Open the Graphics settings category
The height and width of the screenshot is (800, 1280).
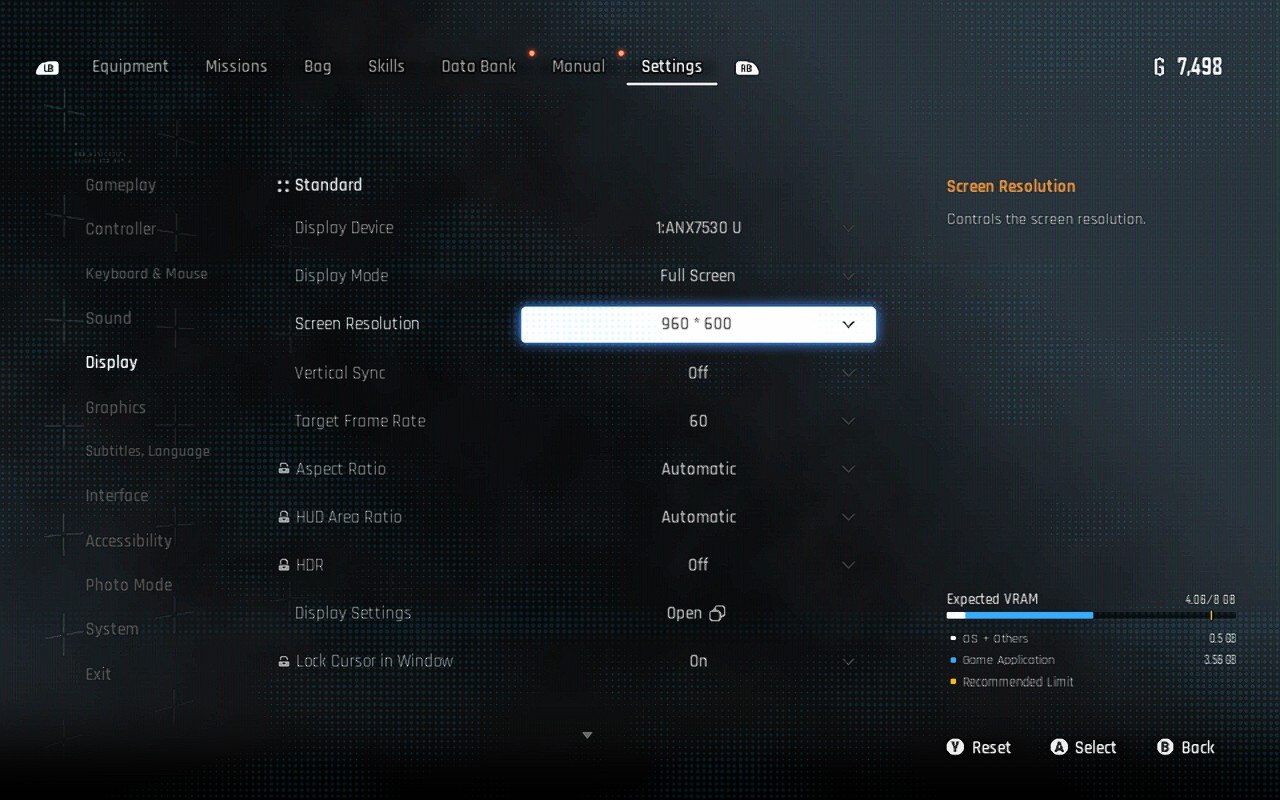(x=115, y=407)
